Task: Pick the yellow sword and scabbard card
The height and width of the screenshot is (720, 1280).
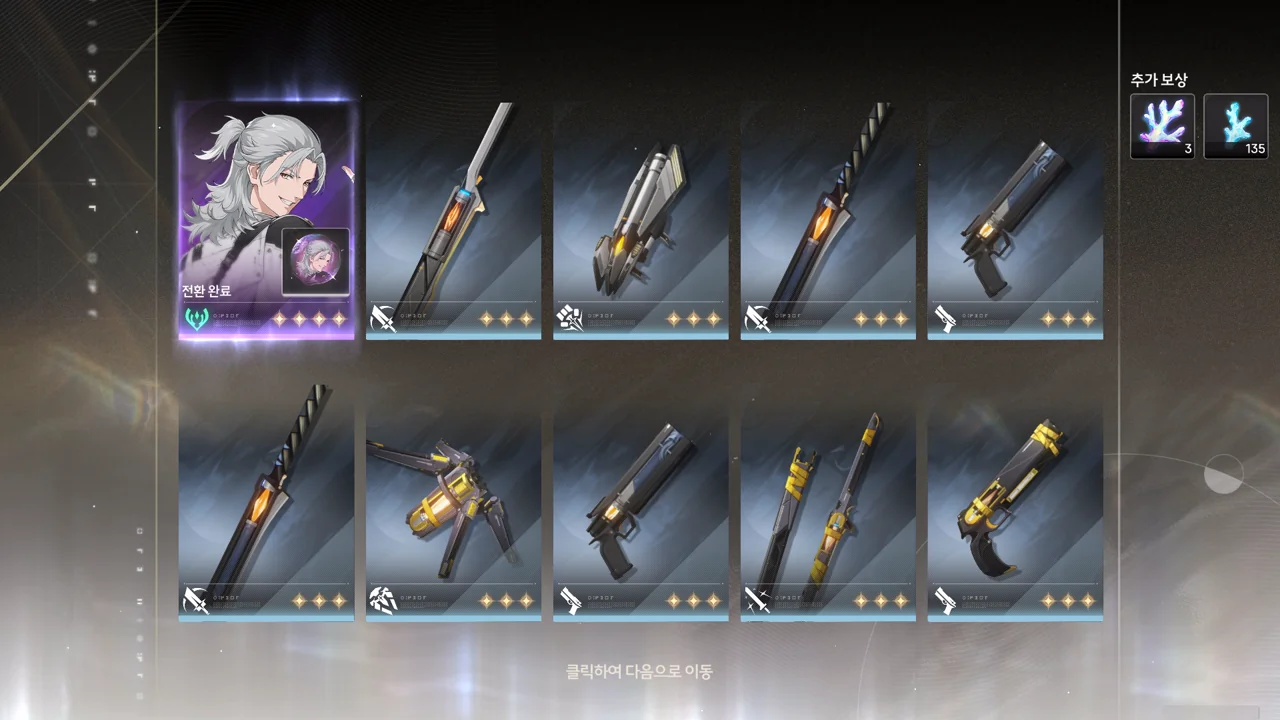Action: click(827, 502)
